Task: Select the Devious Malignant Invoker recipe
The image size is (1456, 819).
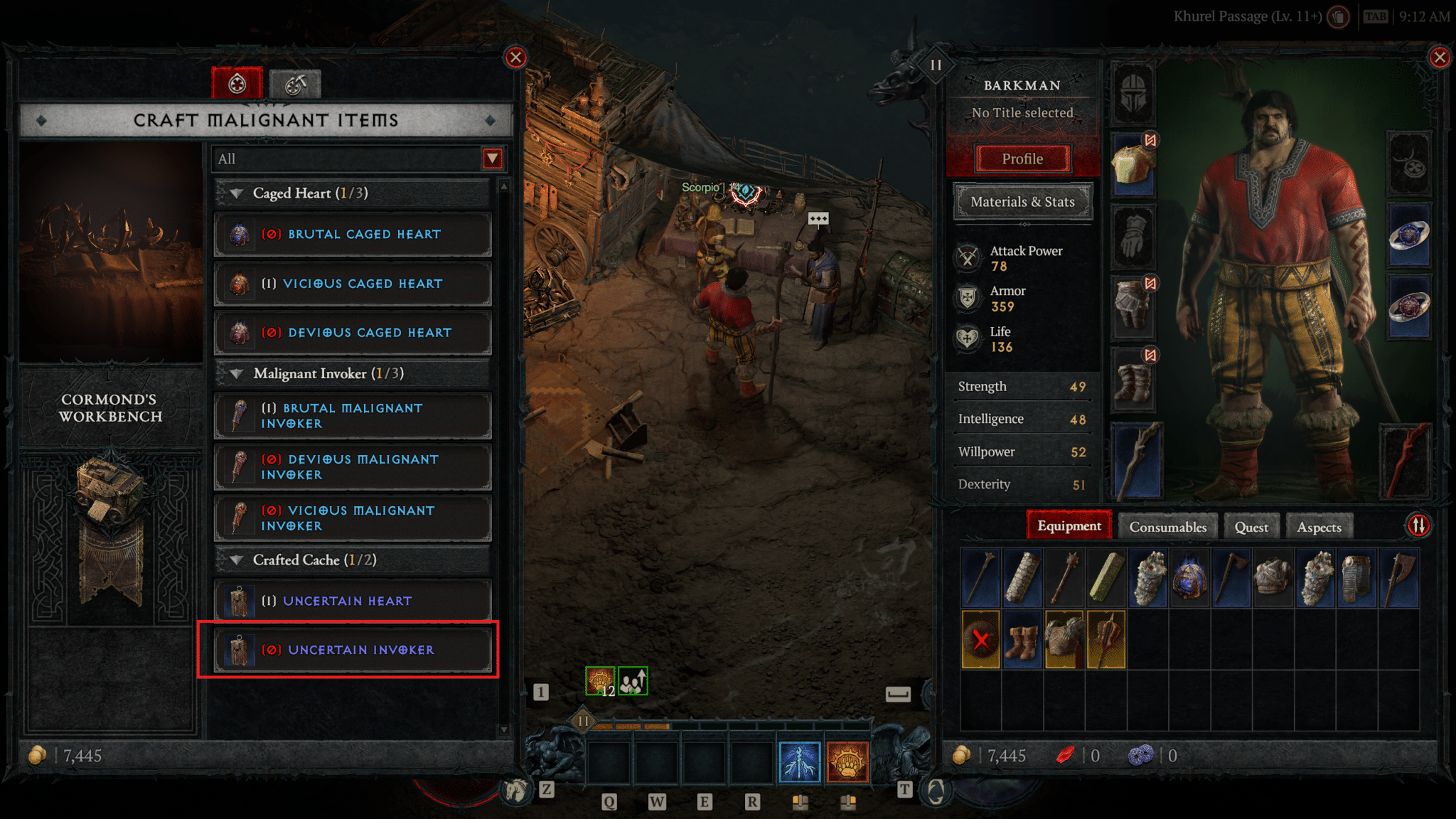Action: pos(353,467)
